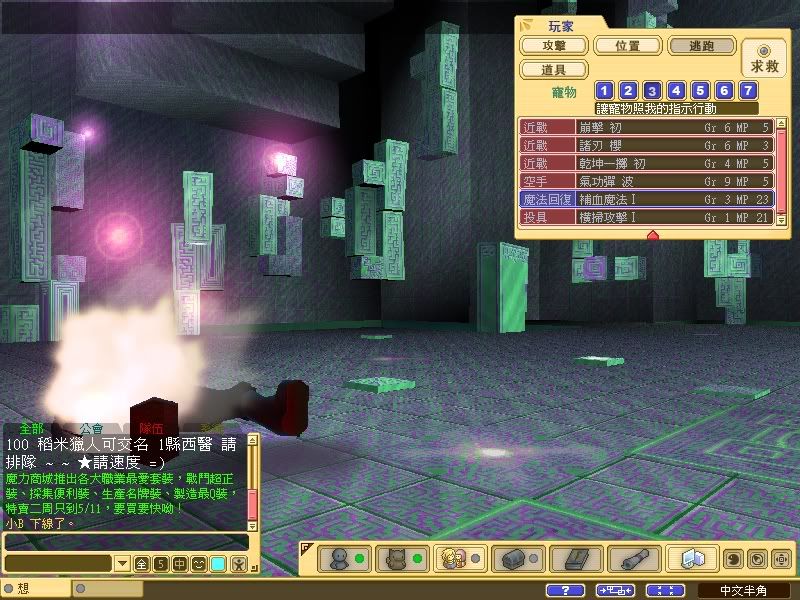Select the 位置 position command
The image size is (800, 600).
628,46
